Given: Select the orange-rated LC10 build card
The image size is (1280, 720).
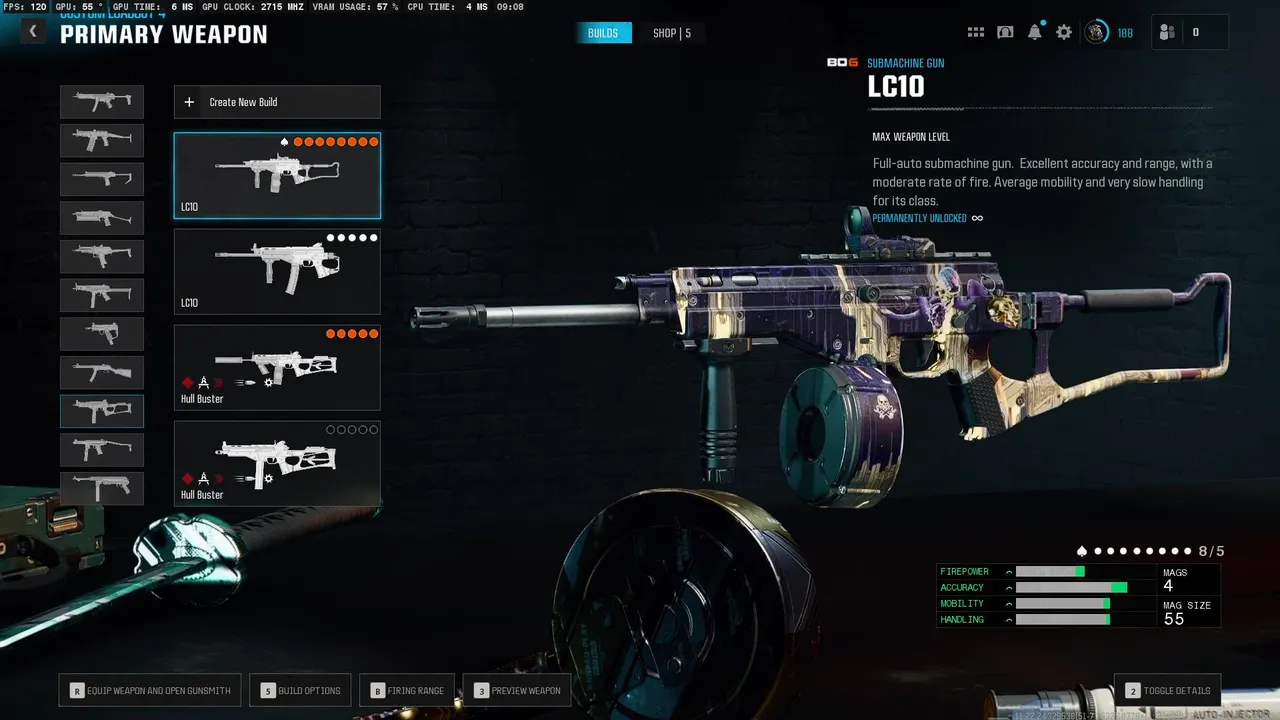Looking at the screenshot, I should (x=277, y=176).
